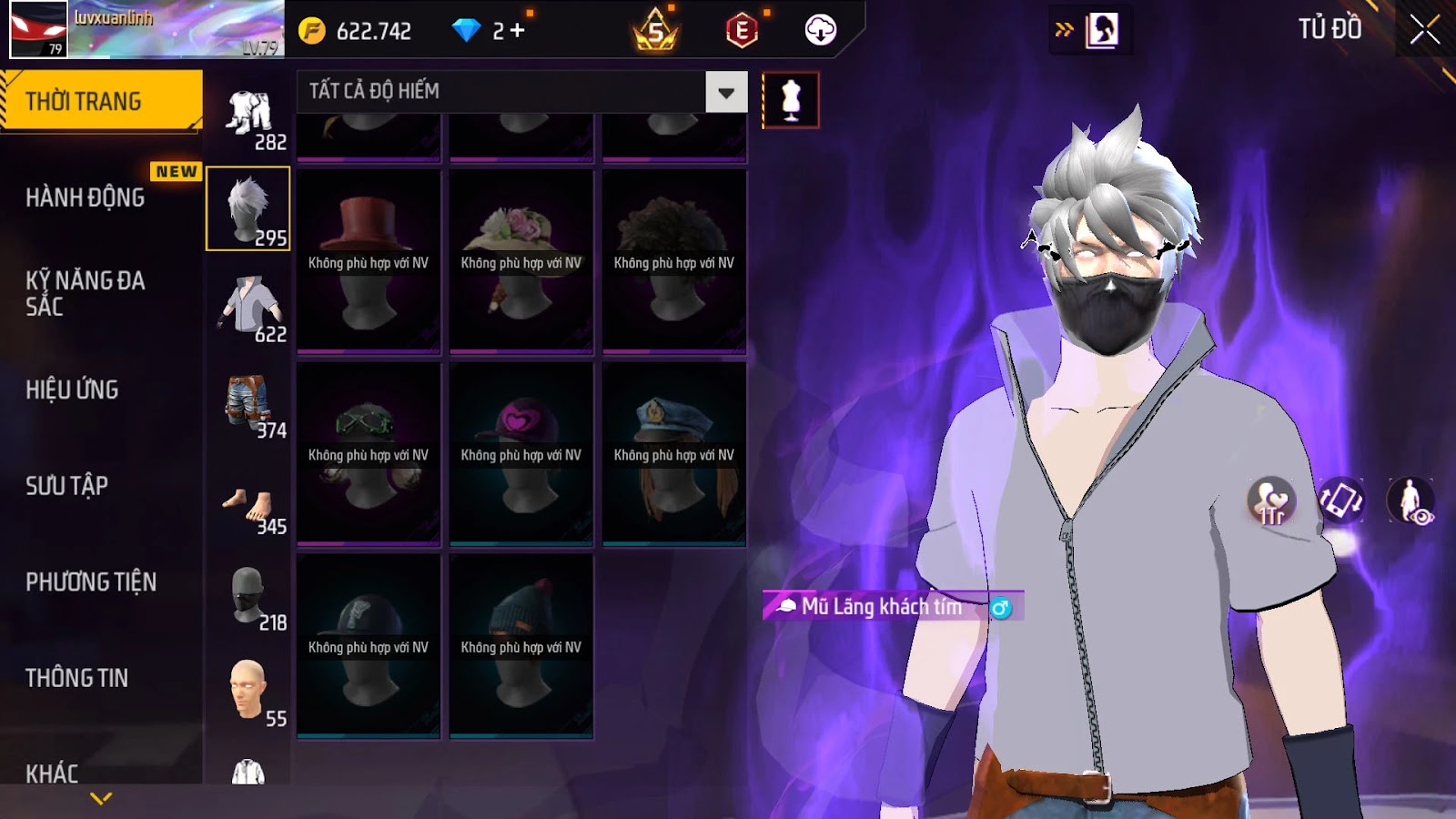This screenshot has height=819, width=1456.
Task: Open the Thông Tin section
Action: coord(76,678)
